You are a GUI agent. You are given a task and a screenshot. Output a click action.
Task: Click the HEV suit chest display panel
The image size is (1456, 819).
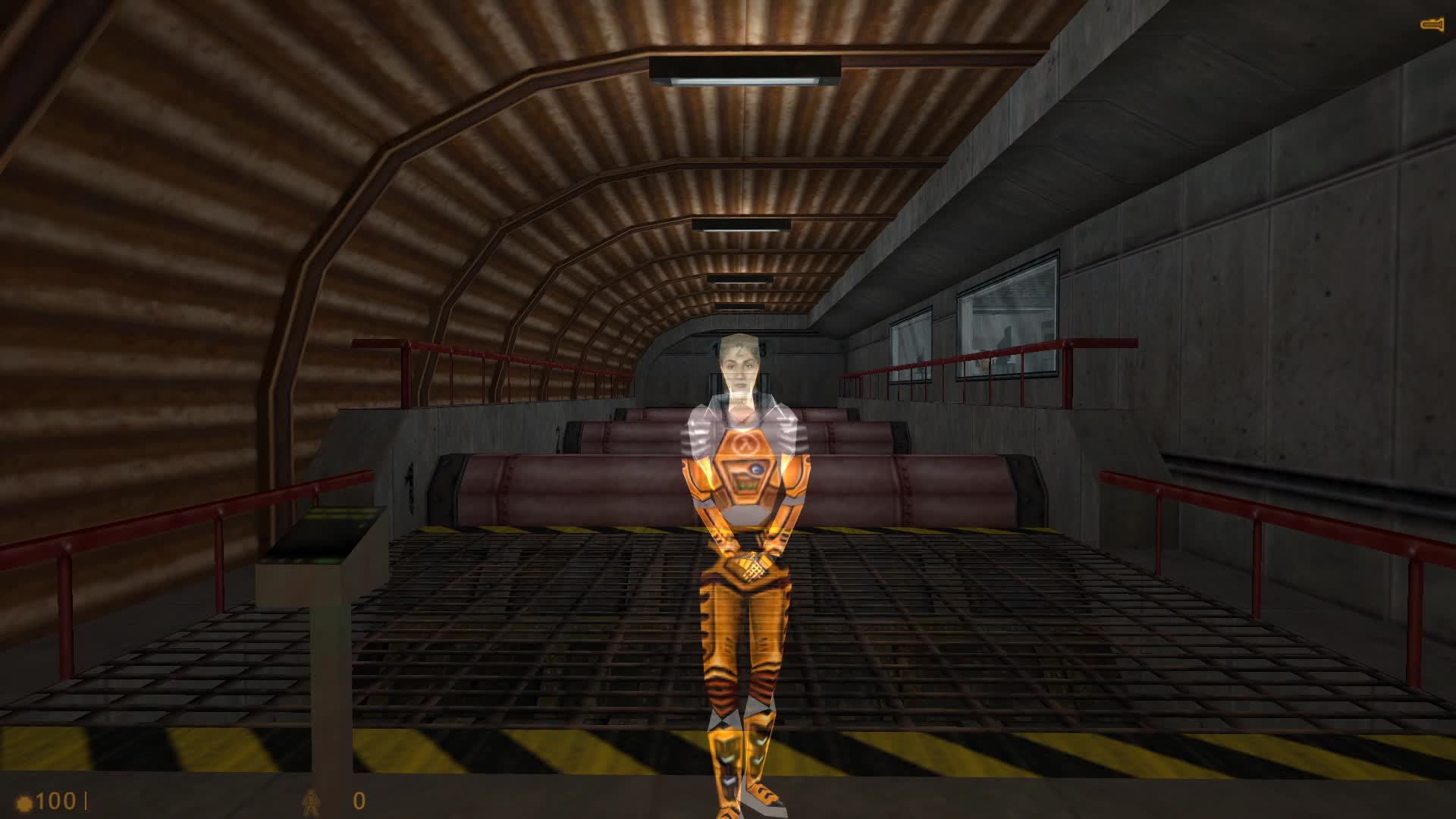(748, 478)
